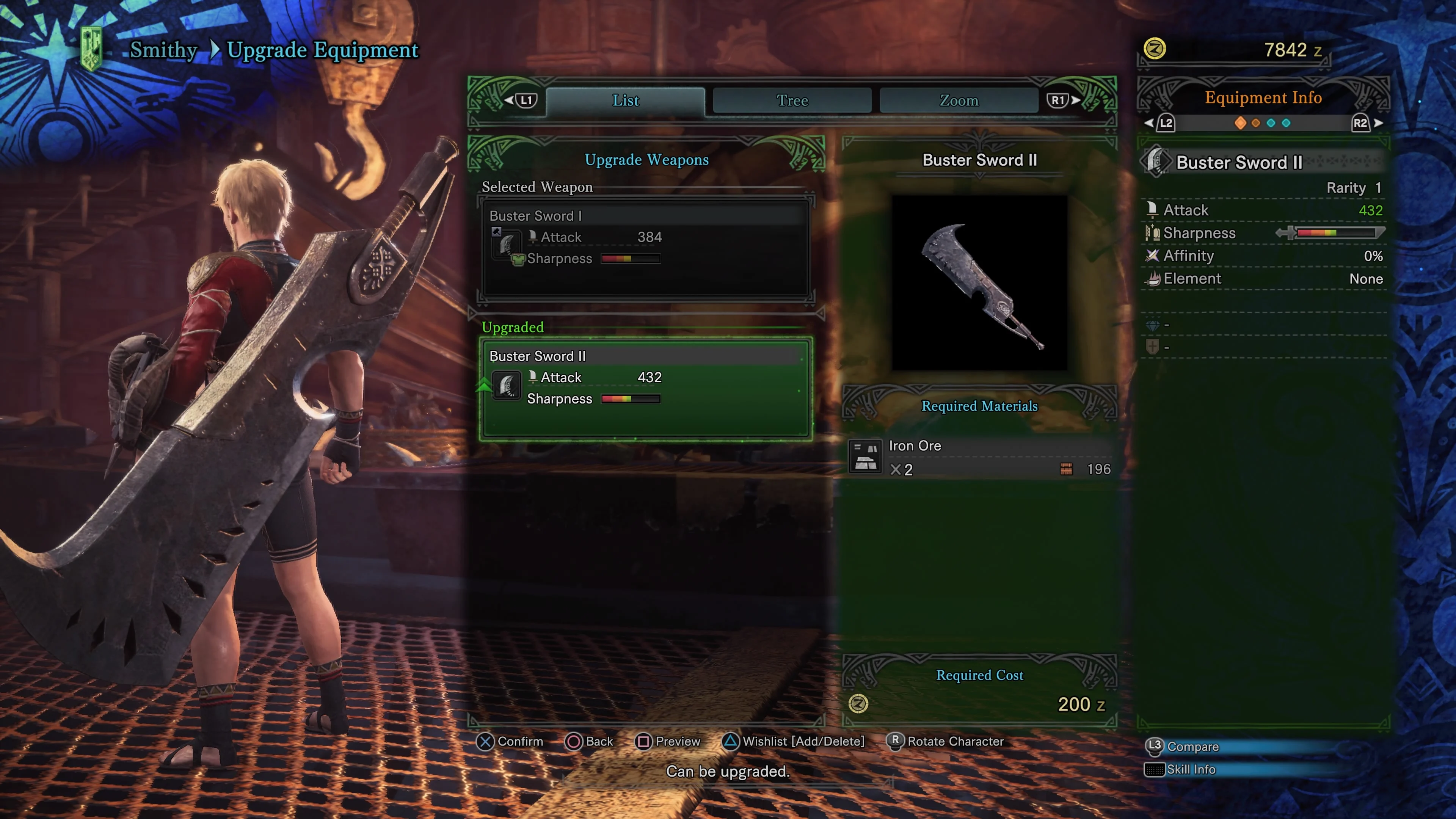Go Back from the upgrade screen
The height and width of the screenshot is (819, 1456).
point(590,742)
